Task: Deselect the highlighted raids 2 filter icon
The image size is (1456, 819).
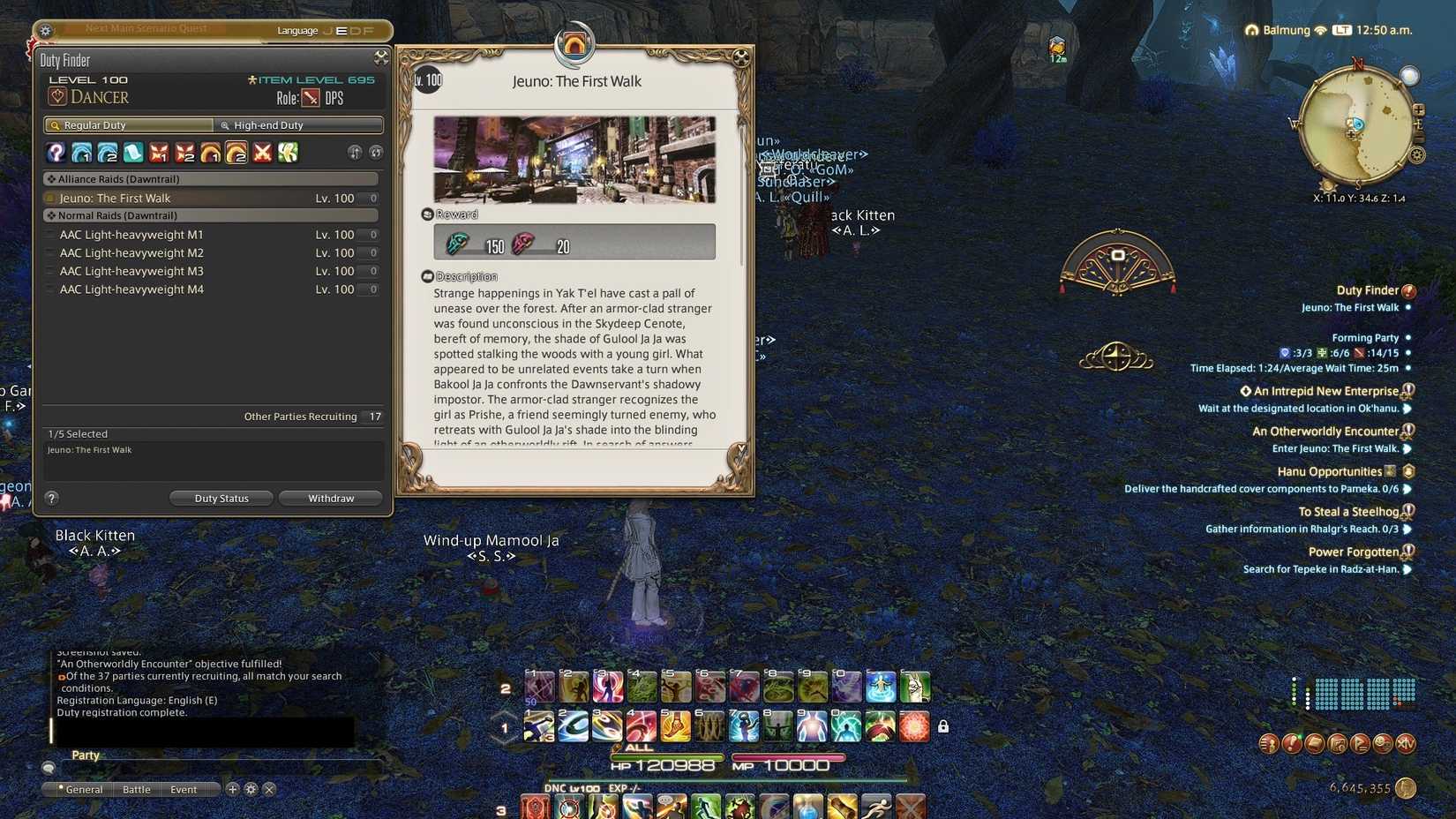Action: pyautogui.click(x=236, y=153)
